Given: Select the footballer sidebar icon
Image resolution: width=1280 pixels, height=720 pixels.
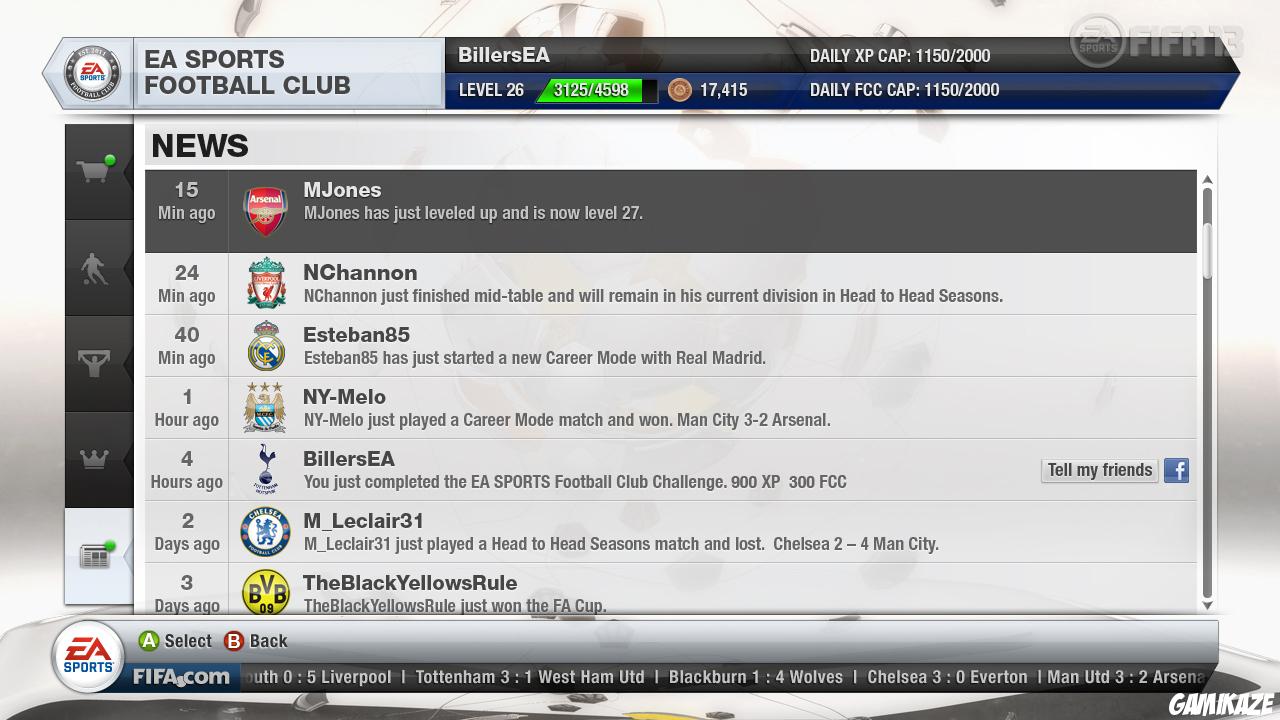Looking at the screenshot, I should [96, 265].
